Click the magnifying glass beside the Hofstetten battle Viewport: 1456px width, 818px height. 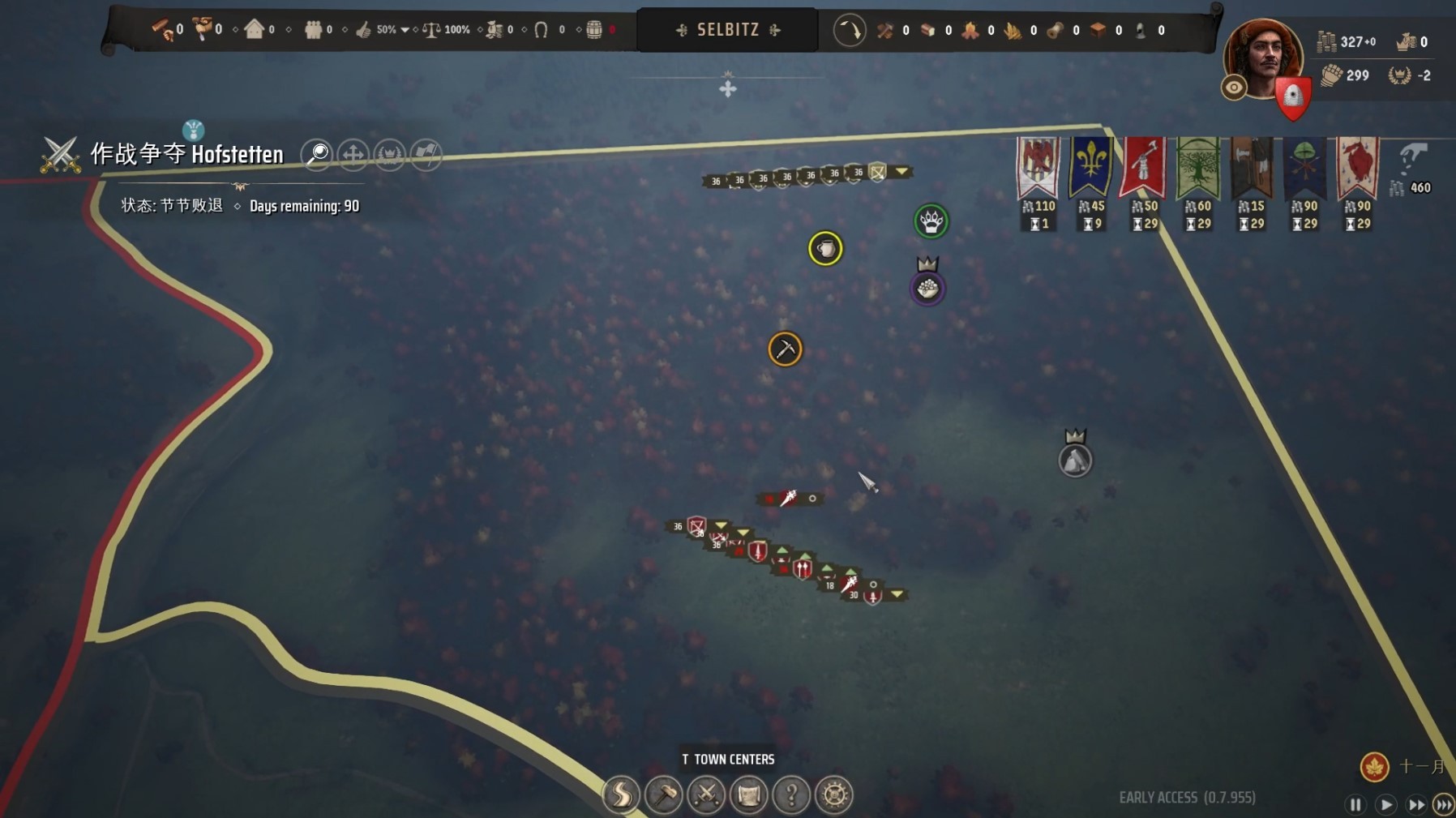pos(316,154)
